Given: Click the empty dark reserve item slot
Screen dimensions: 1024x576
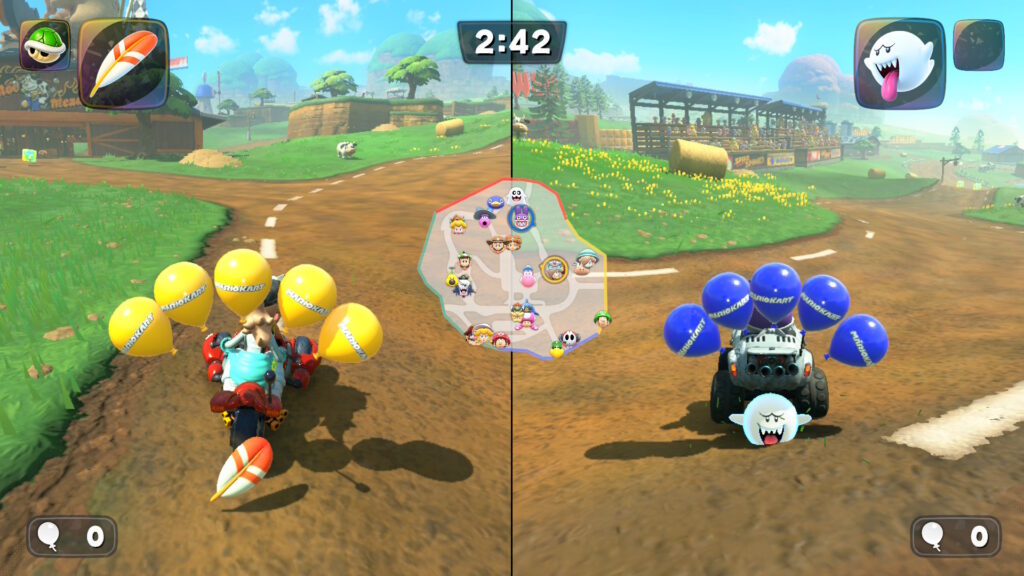Looking at the screenshot, I should [x=978, y=45].
